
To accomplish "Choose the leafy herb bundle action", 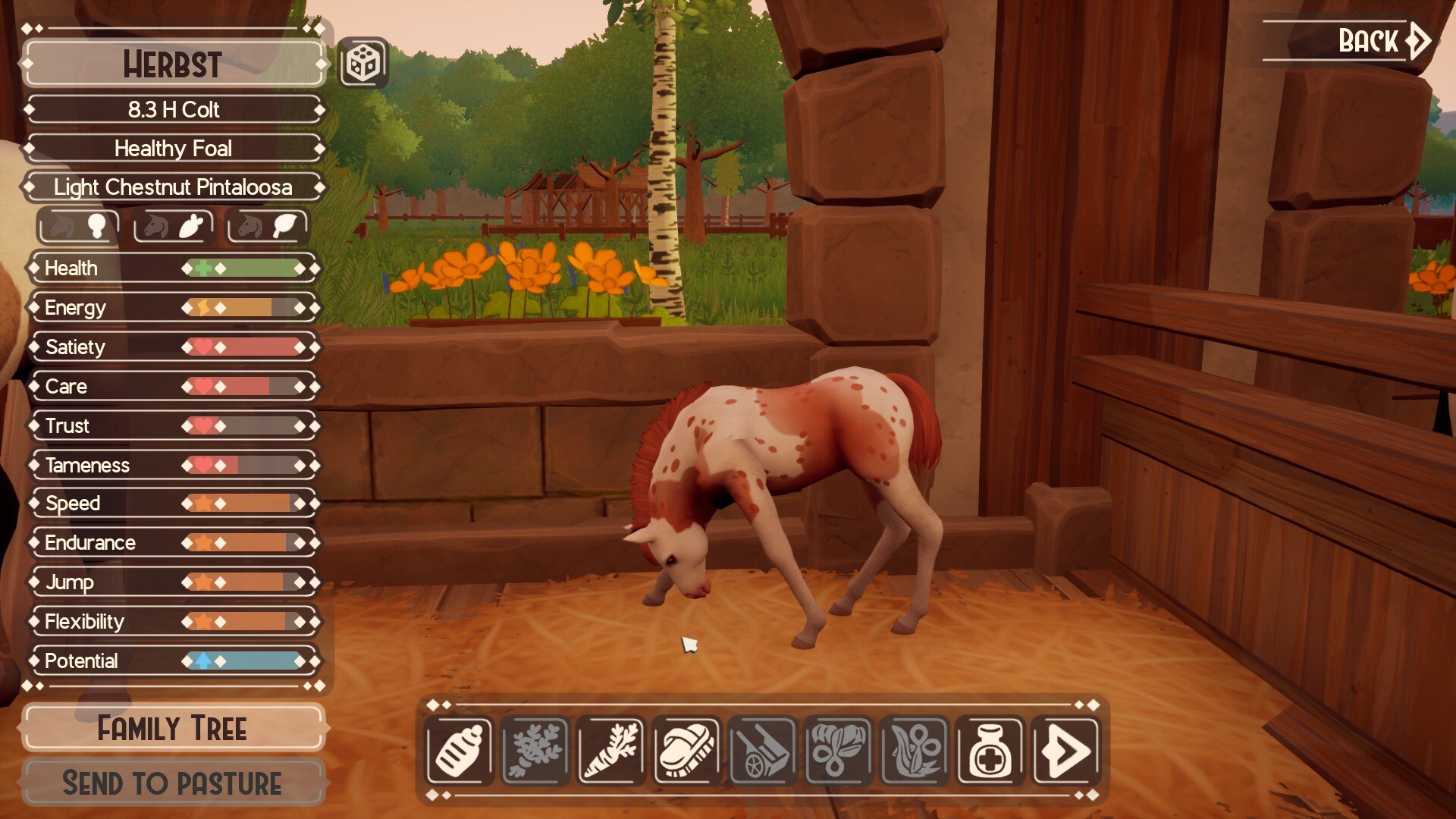I will (535, 751).
